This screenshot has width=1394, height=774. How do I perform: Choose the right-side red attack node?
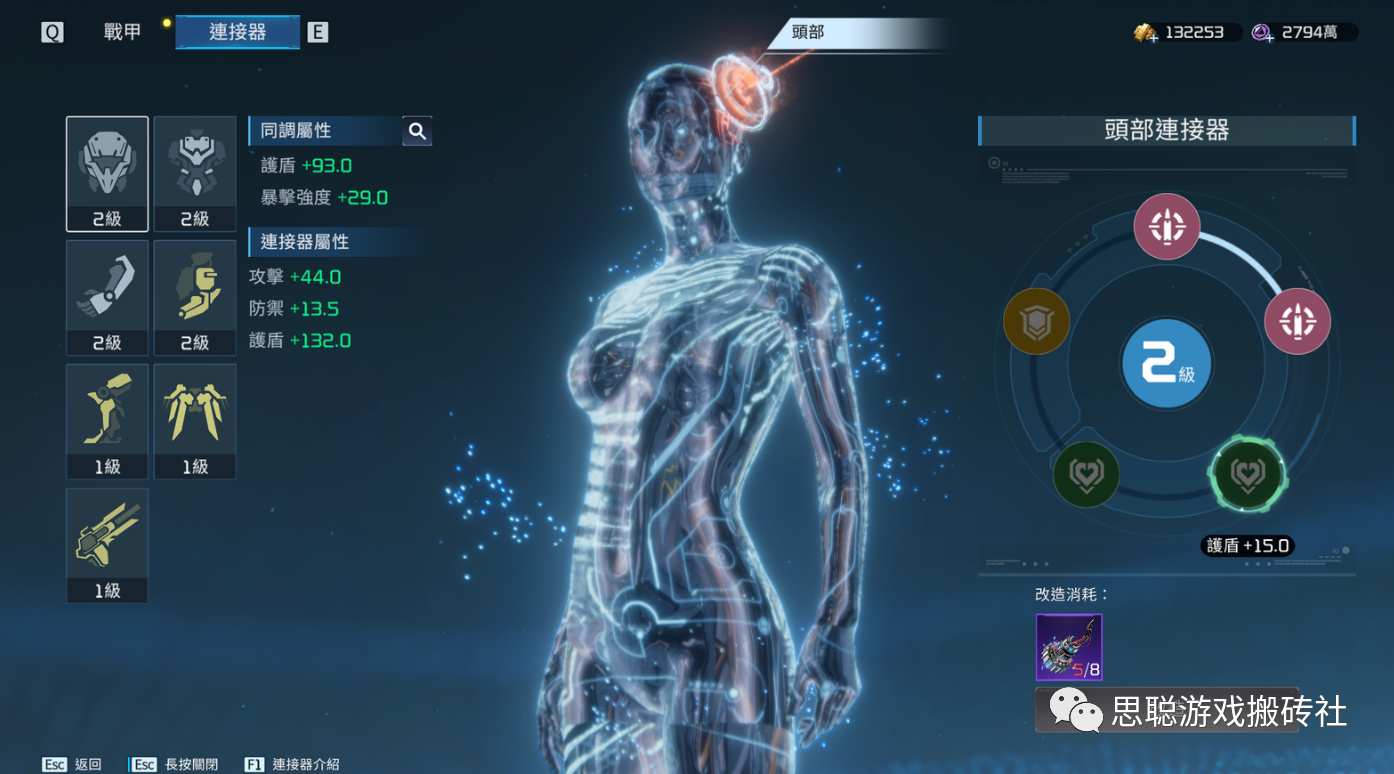(x=1297, y=321)
